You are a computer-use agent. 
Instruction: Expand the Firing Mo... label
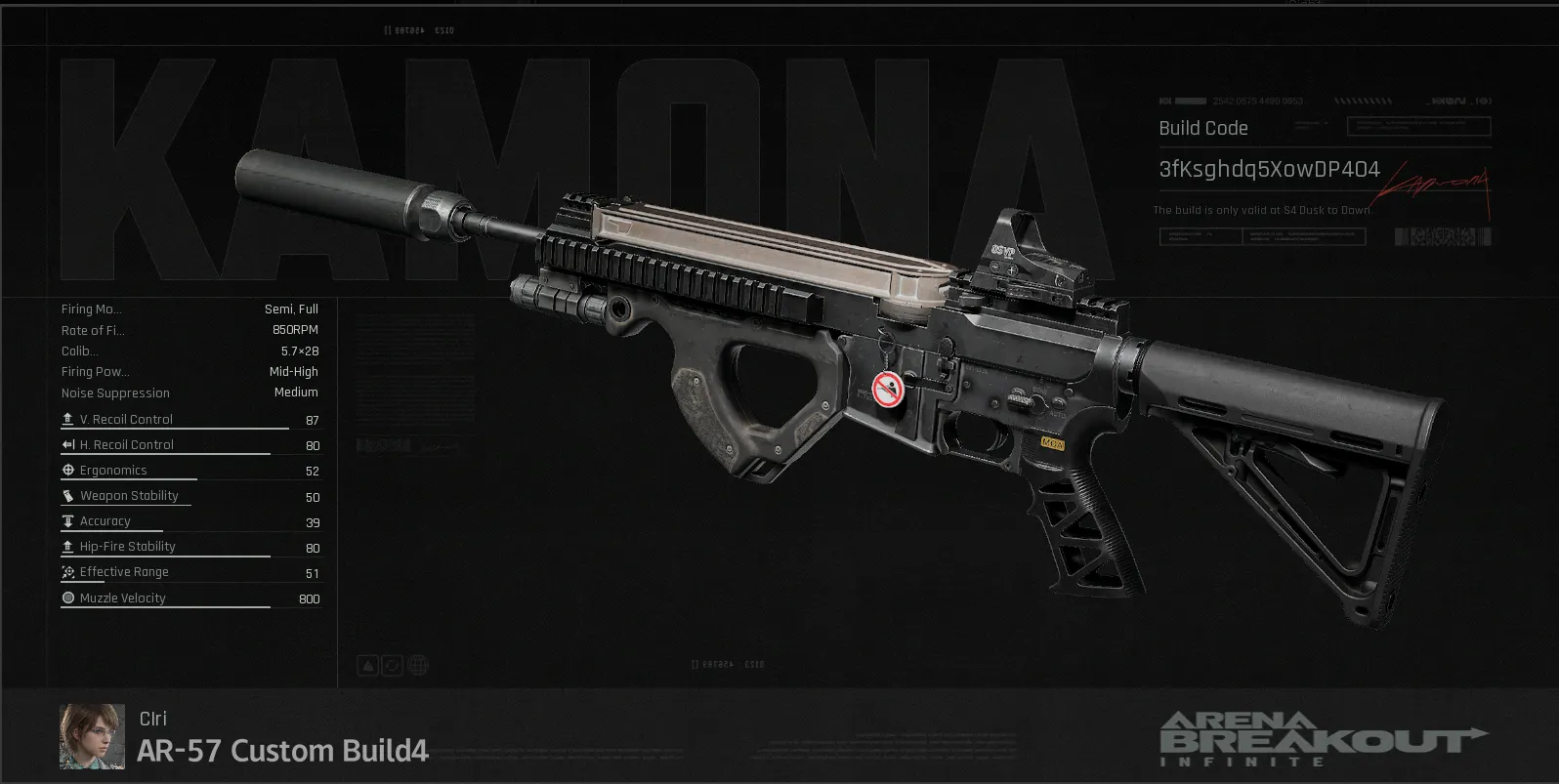pos(91,309)
